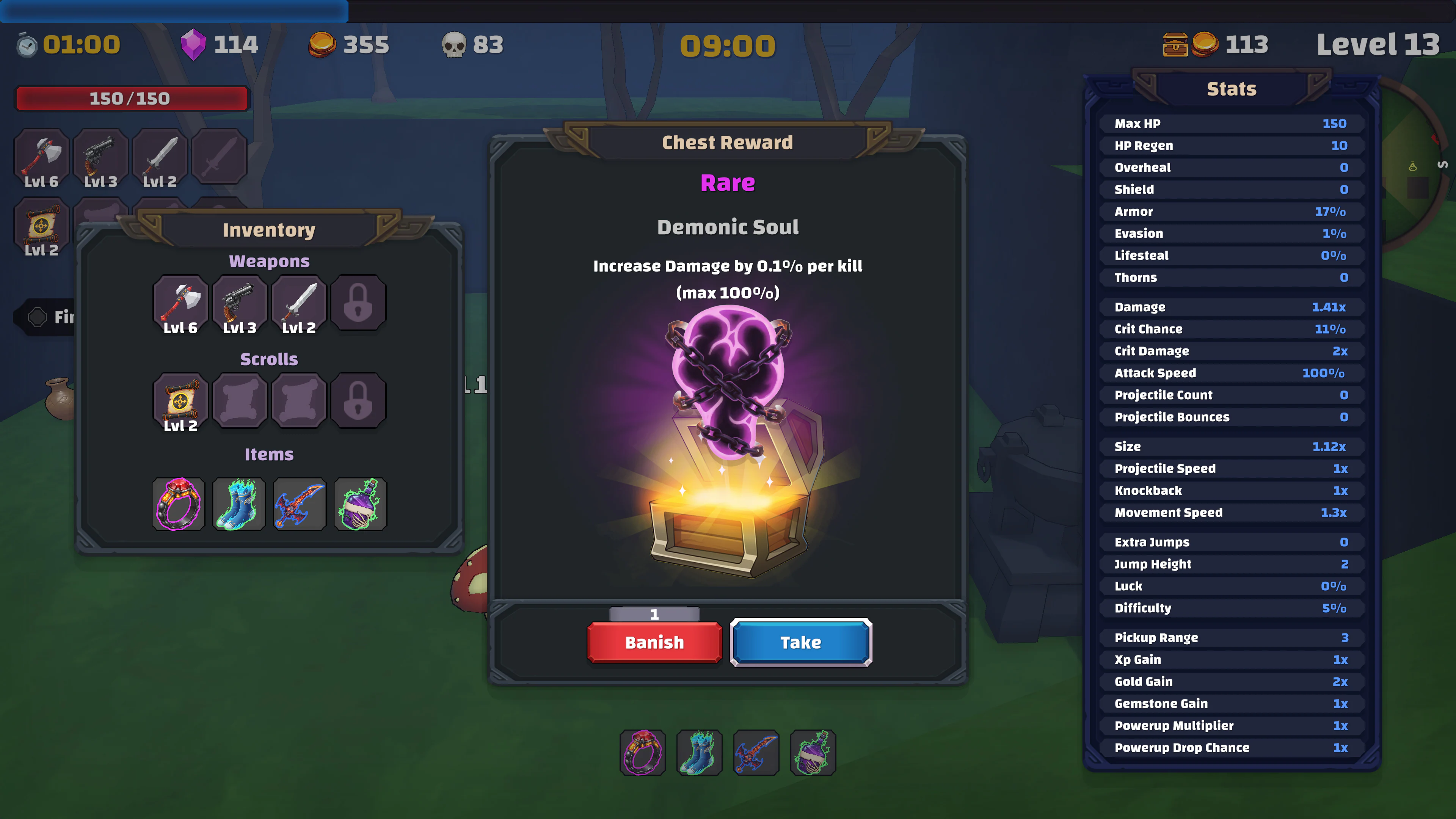Select the blue boots item
Image resolution: width=1456 pixels, height=819 pixels.
(238, 504)
